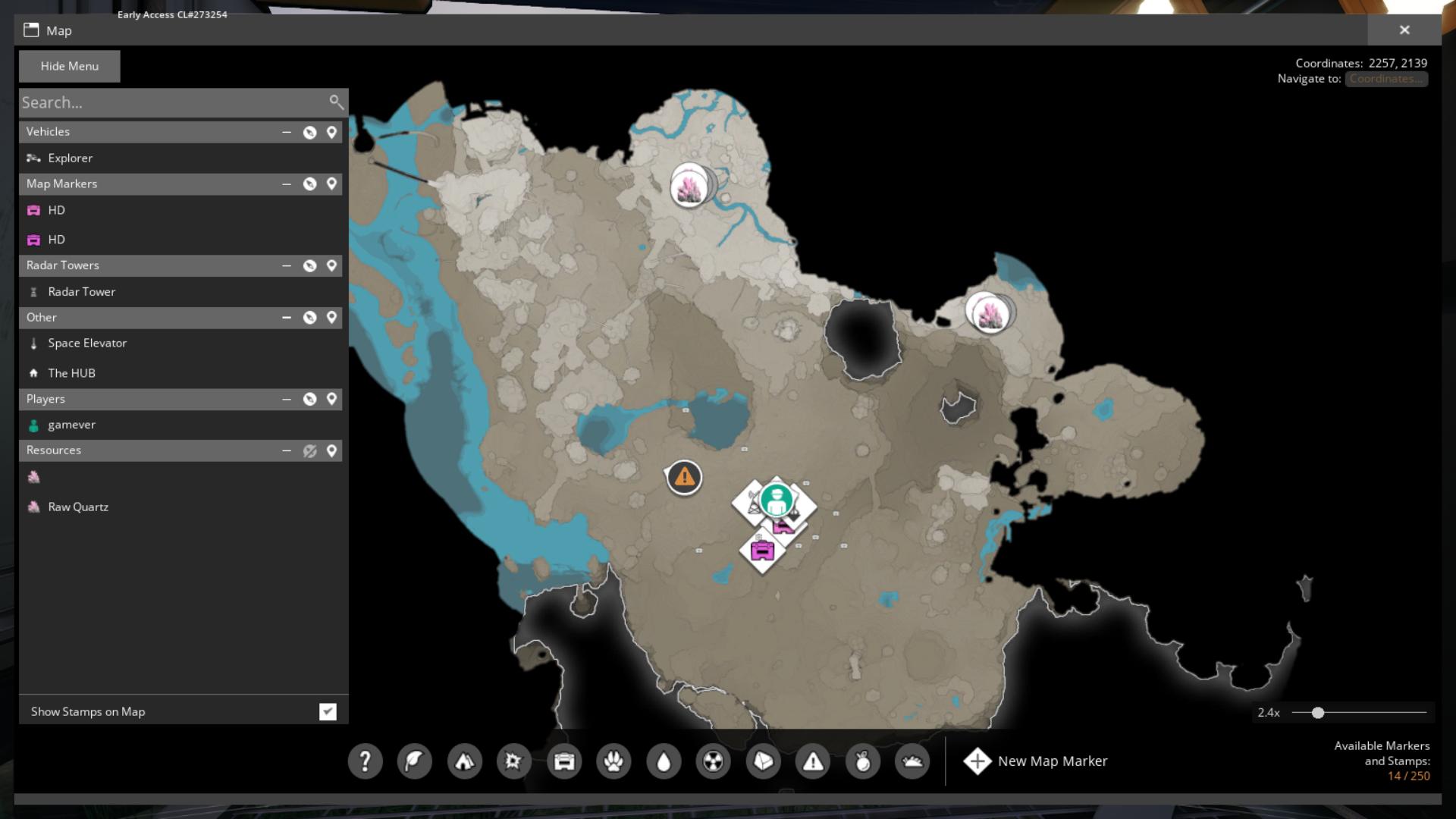
Task: Select the bomb stamp icon
Action: [862, 761]
